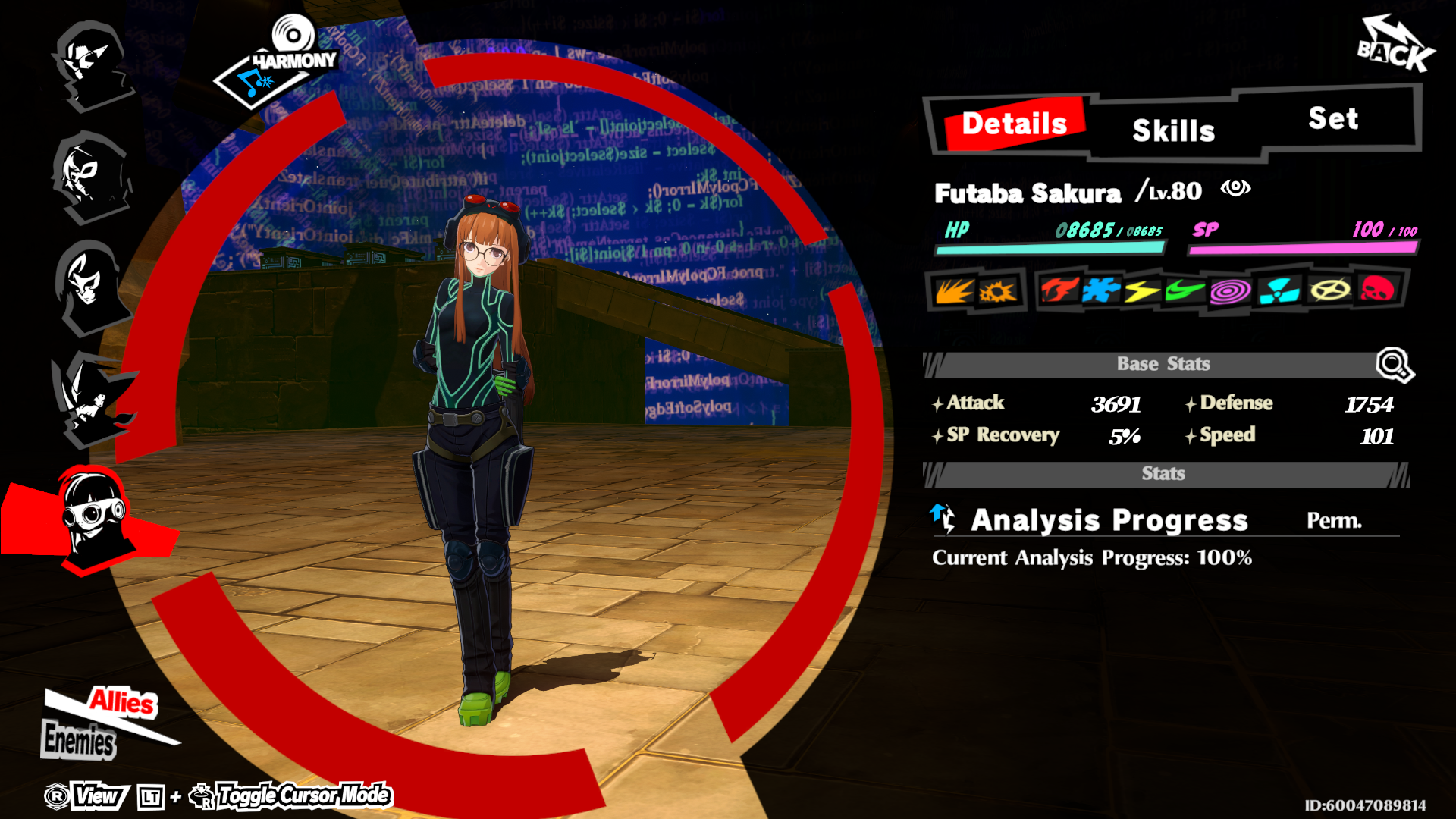The image size is (1456, 819).
Task: Open the Analysis Progress stat entry
Action: (x=1109, y=521)
